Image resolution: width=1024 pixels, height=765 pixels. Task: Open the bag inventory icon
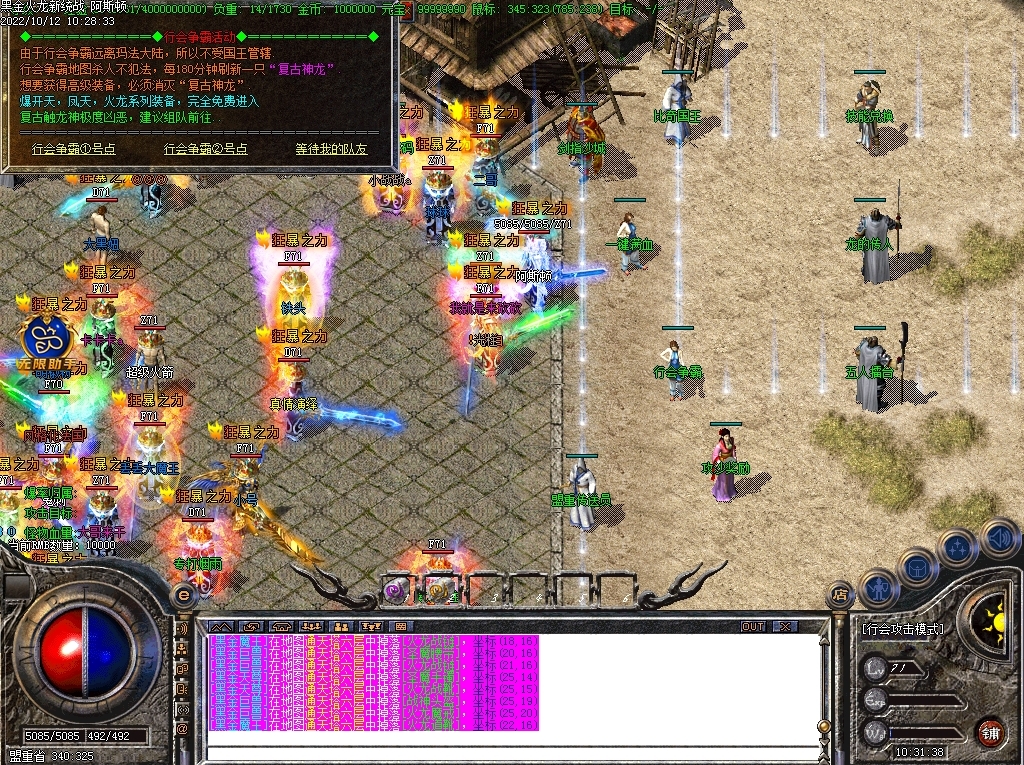click(917, 567)
